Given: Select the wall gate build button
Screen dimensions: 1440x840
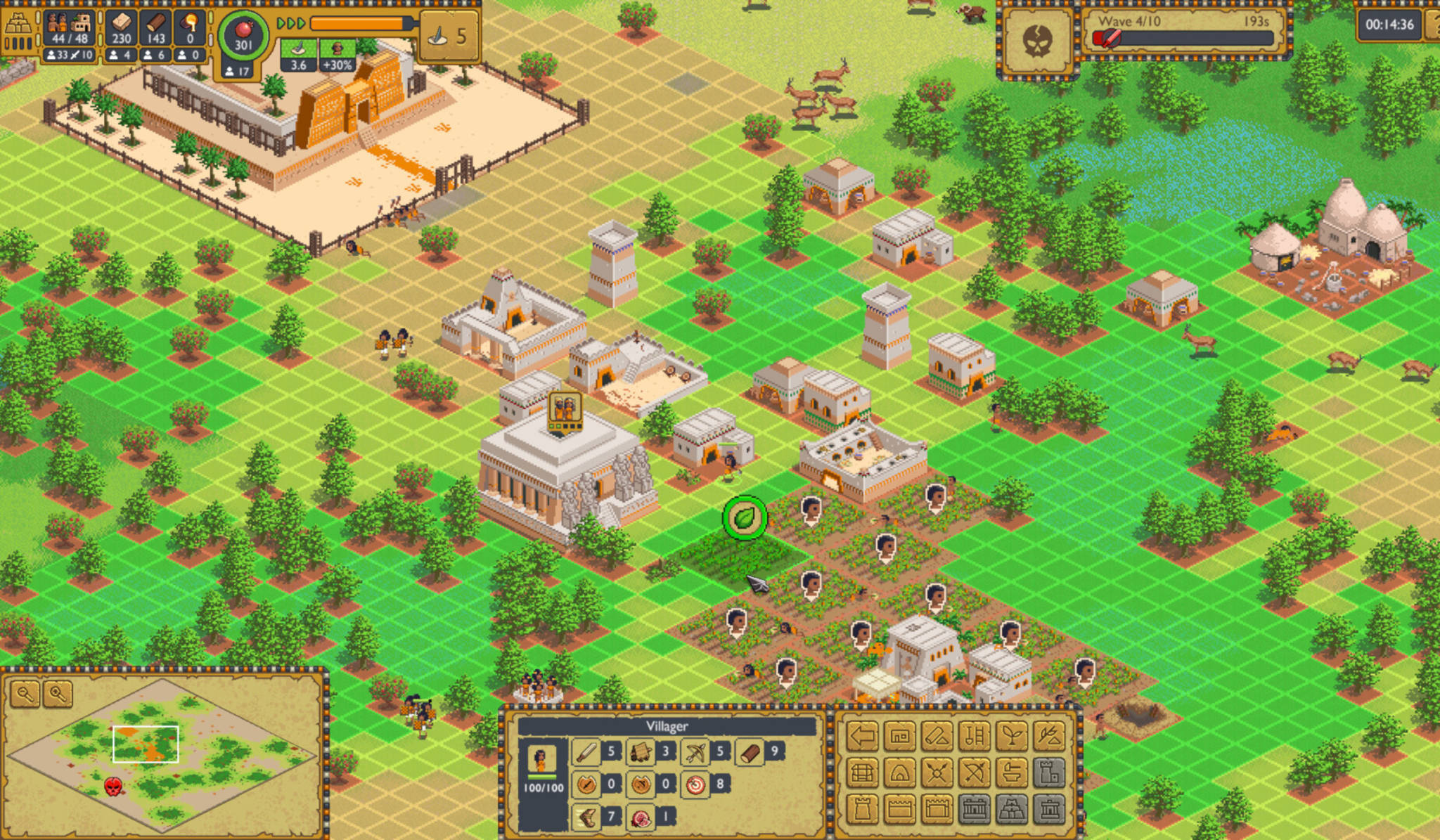Looking at the screenshot, I should click(937, 810).
